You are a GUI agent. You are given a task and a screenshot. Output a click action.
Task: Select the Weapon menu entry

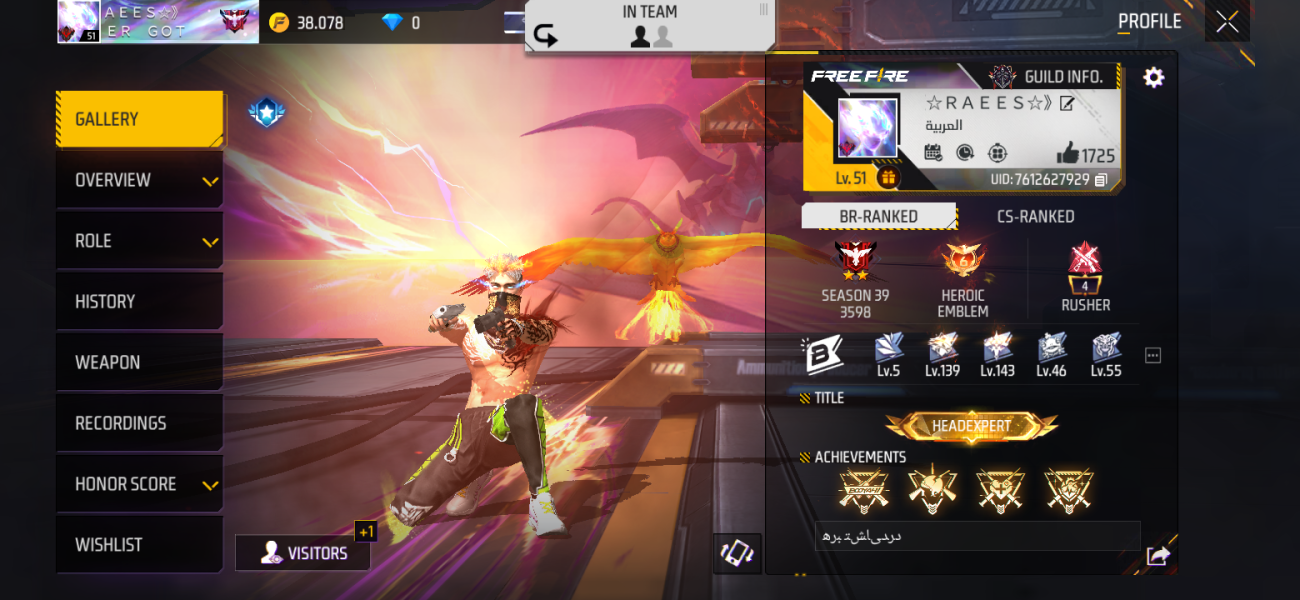[139, 363]
